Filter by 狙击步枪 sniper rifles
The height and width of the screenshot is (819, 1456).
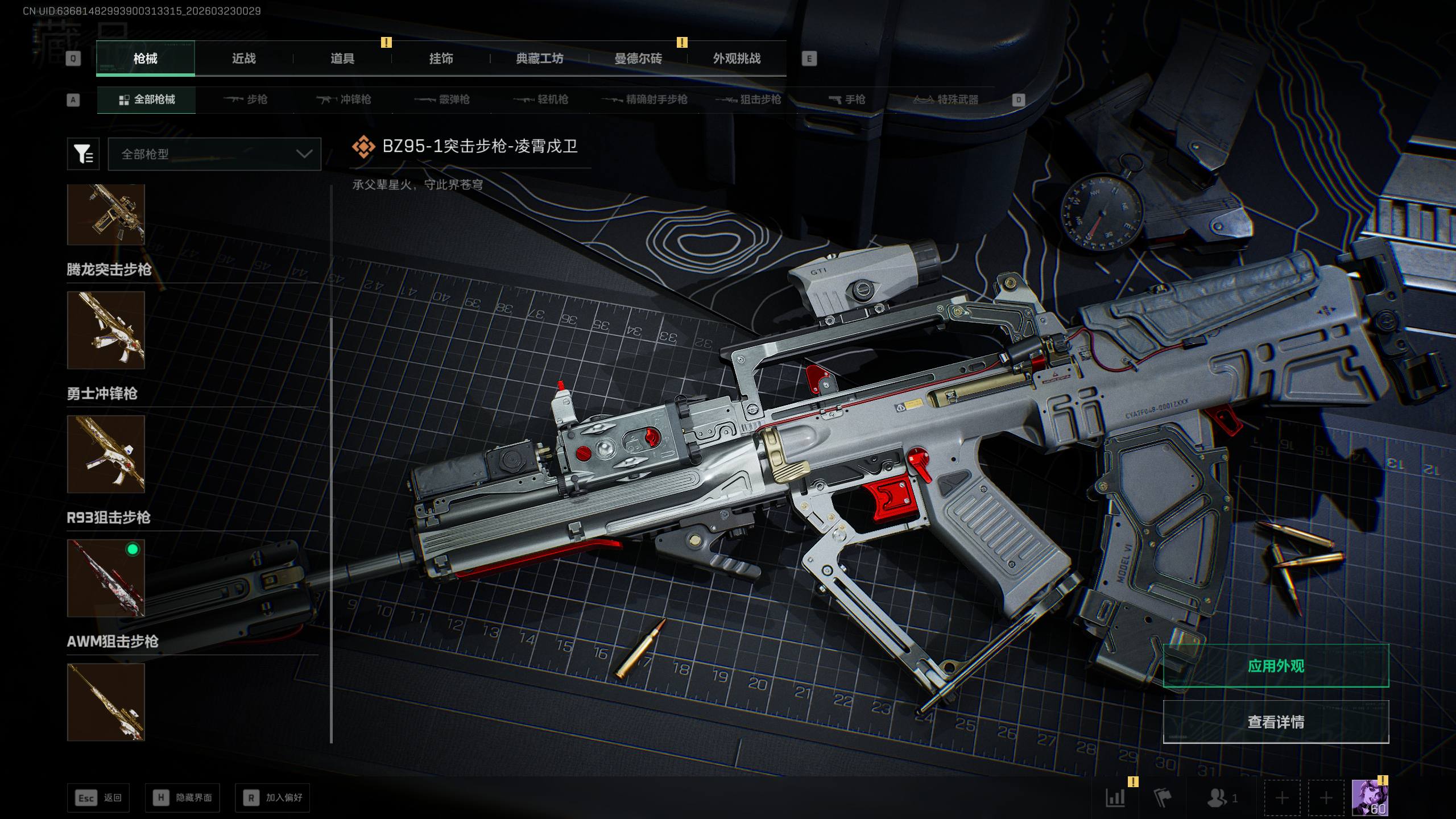tap(749, 100)
